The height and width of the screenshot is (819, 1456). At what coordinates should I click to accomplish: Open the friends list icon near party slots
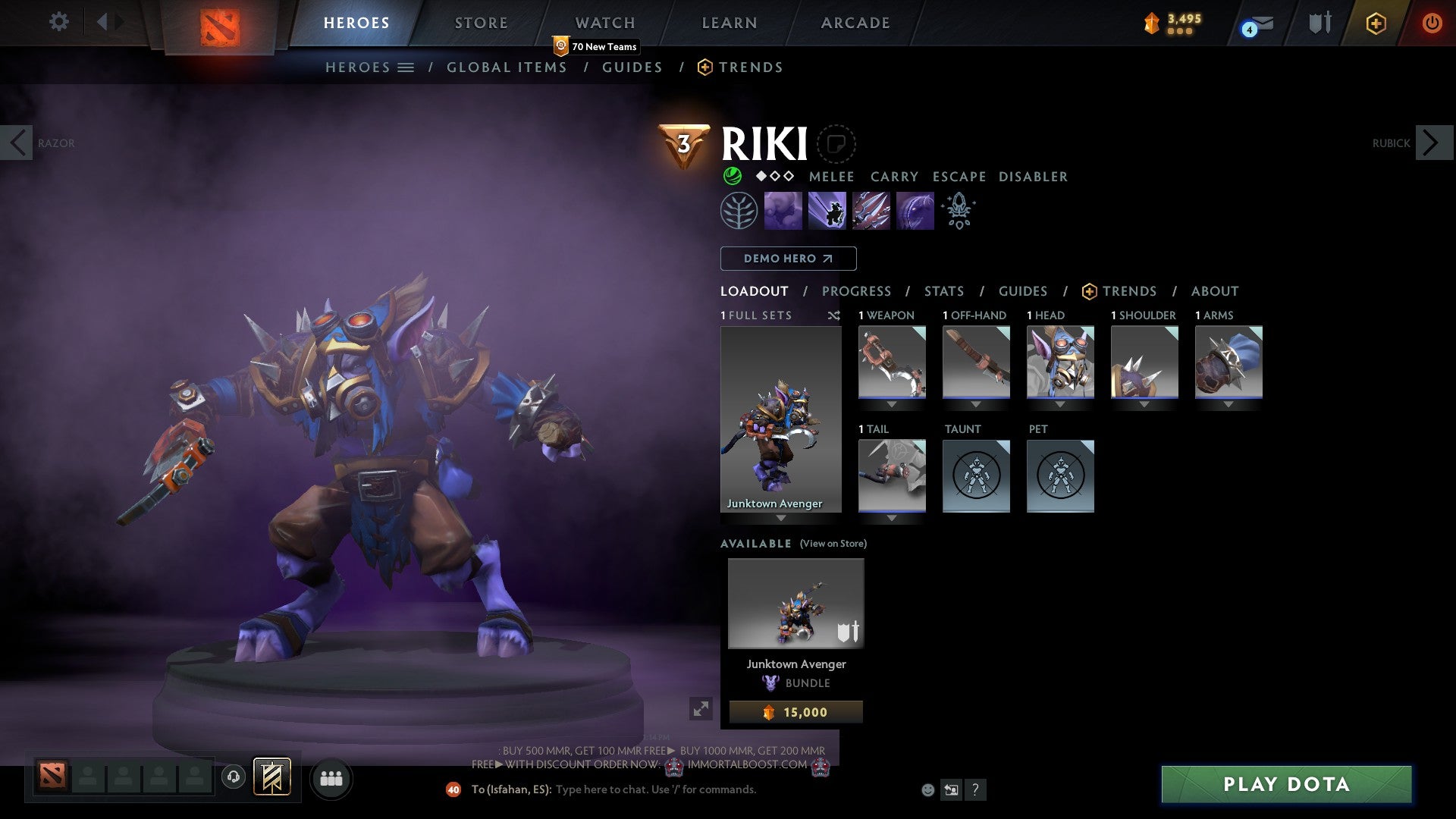pyautogui.click(x=331, y=778)
